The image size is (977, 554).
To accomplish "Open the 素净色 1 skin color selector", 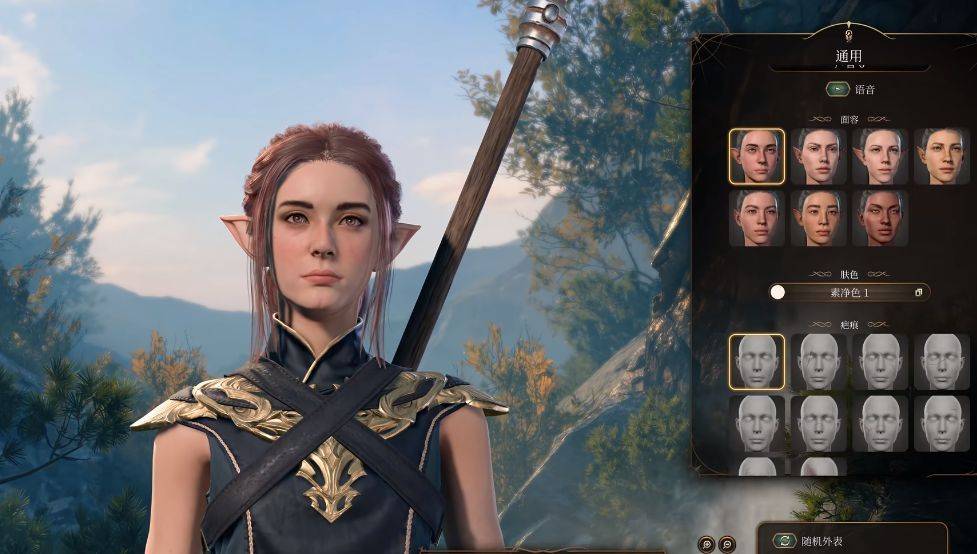I will pyautogui.click(x=849, y=292).
